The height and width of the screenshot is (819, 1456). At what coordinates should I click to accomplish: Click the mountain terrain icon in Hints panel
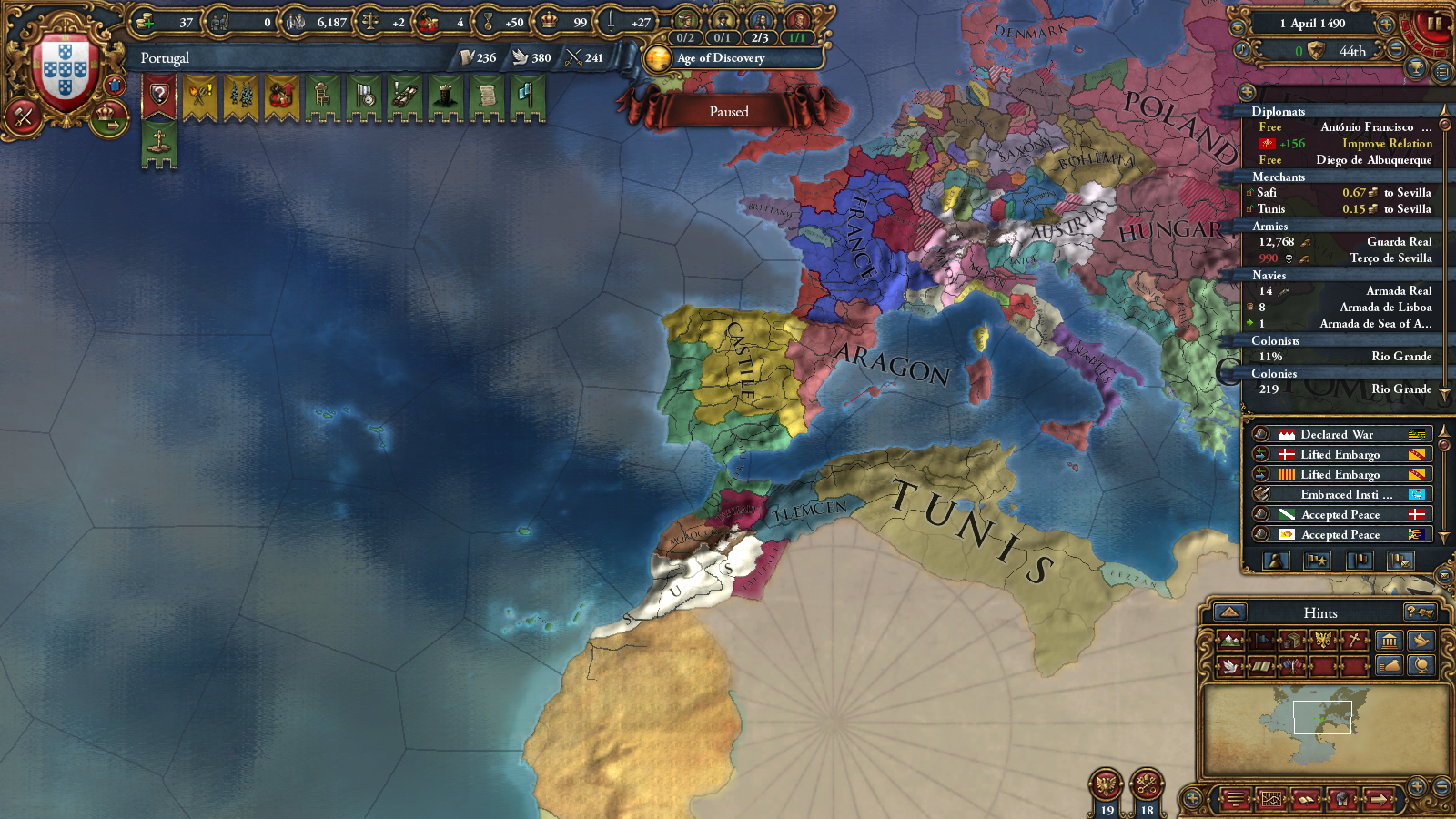pyautogui.click(x=1231, y=640)
